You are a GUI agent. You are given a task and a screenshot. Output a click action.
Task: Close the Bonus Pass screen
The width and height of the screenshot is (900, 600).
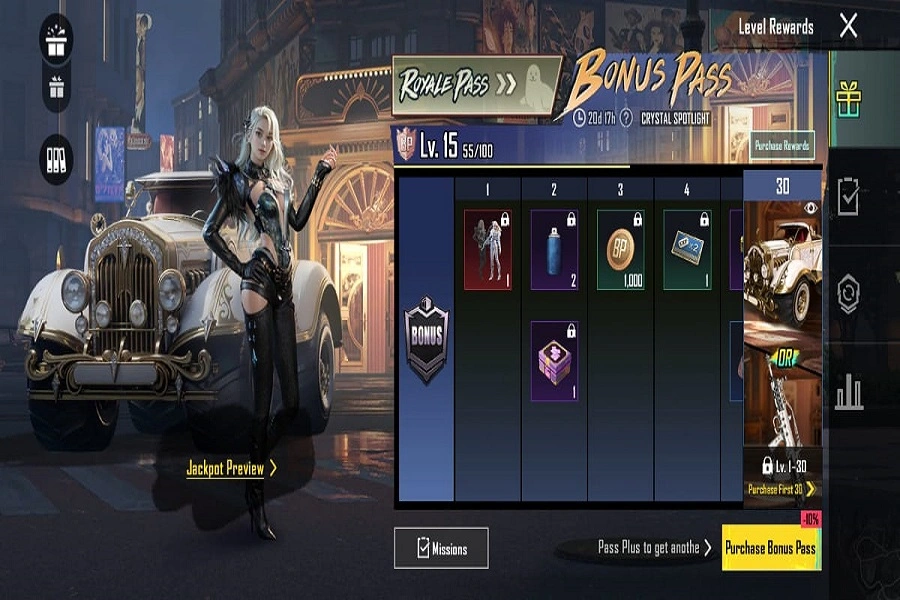(x=848, y=26)
